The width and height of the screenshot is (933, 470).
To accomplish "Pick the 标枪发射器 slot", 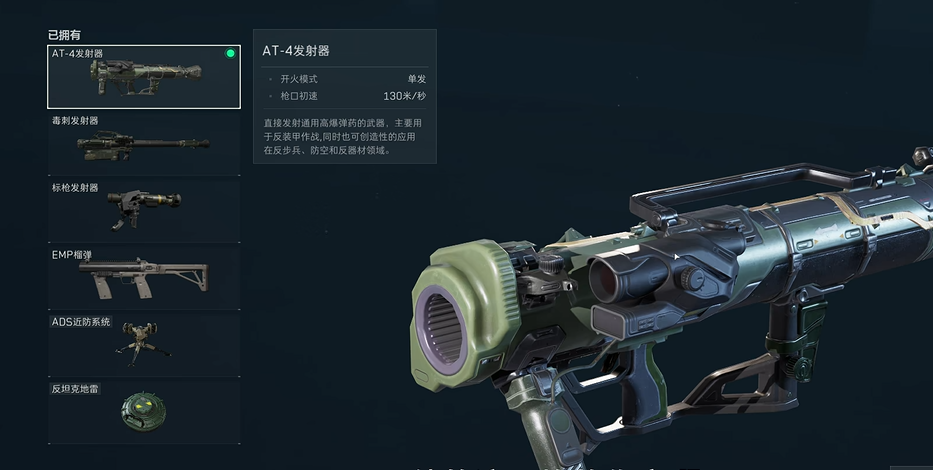I will (144, 210).
